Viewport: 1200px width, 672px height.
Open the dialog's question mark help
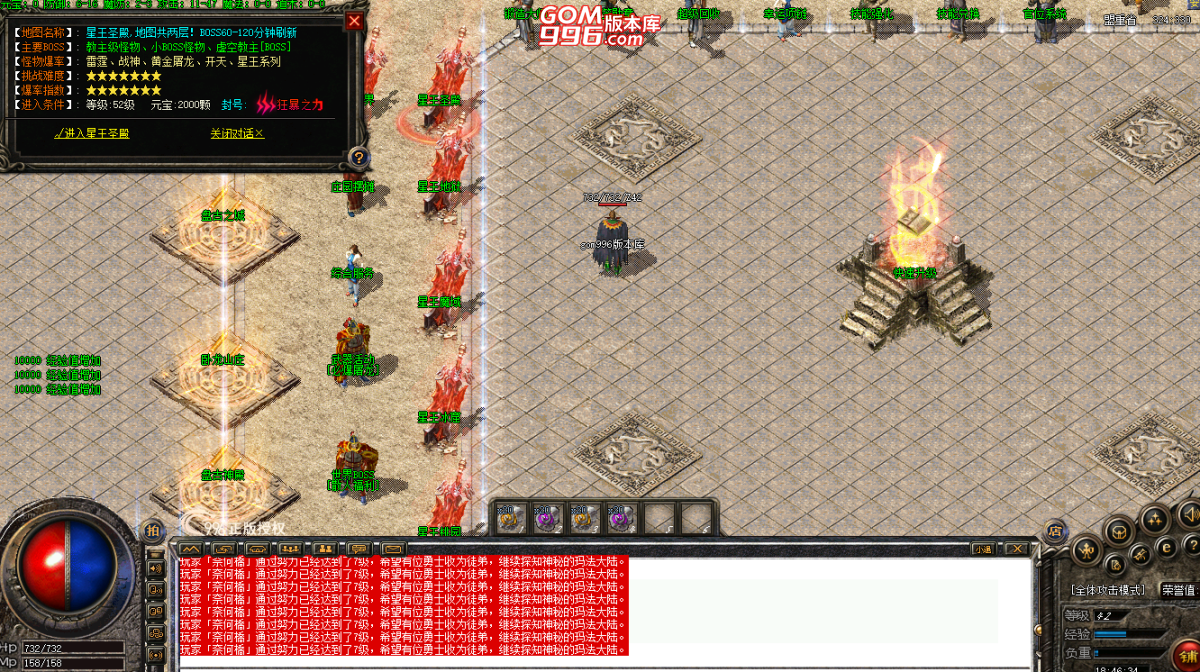click(358, 157)
